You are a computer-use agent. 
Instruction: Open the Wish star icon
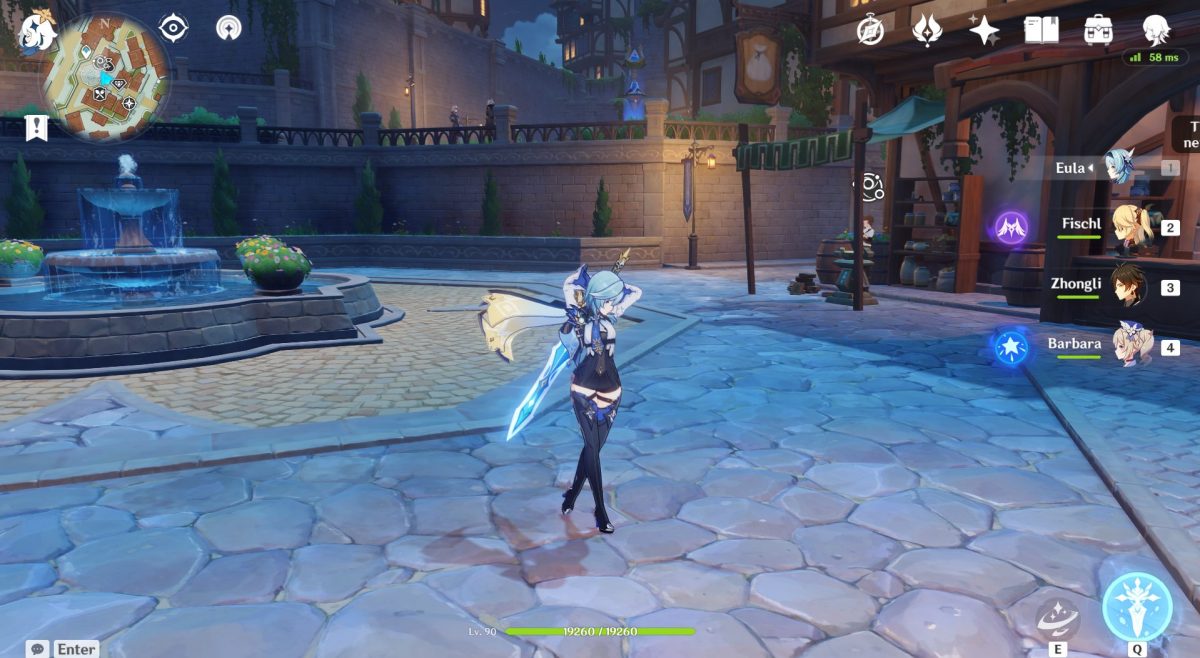(984, 31)
